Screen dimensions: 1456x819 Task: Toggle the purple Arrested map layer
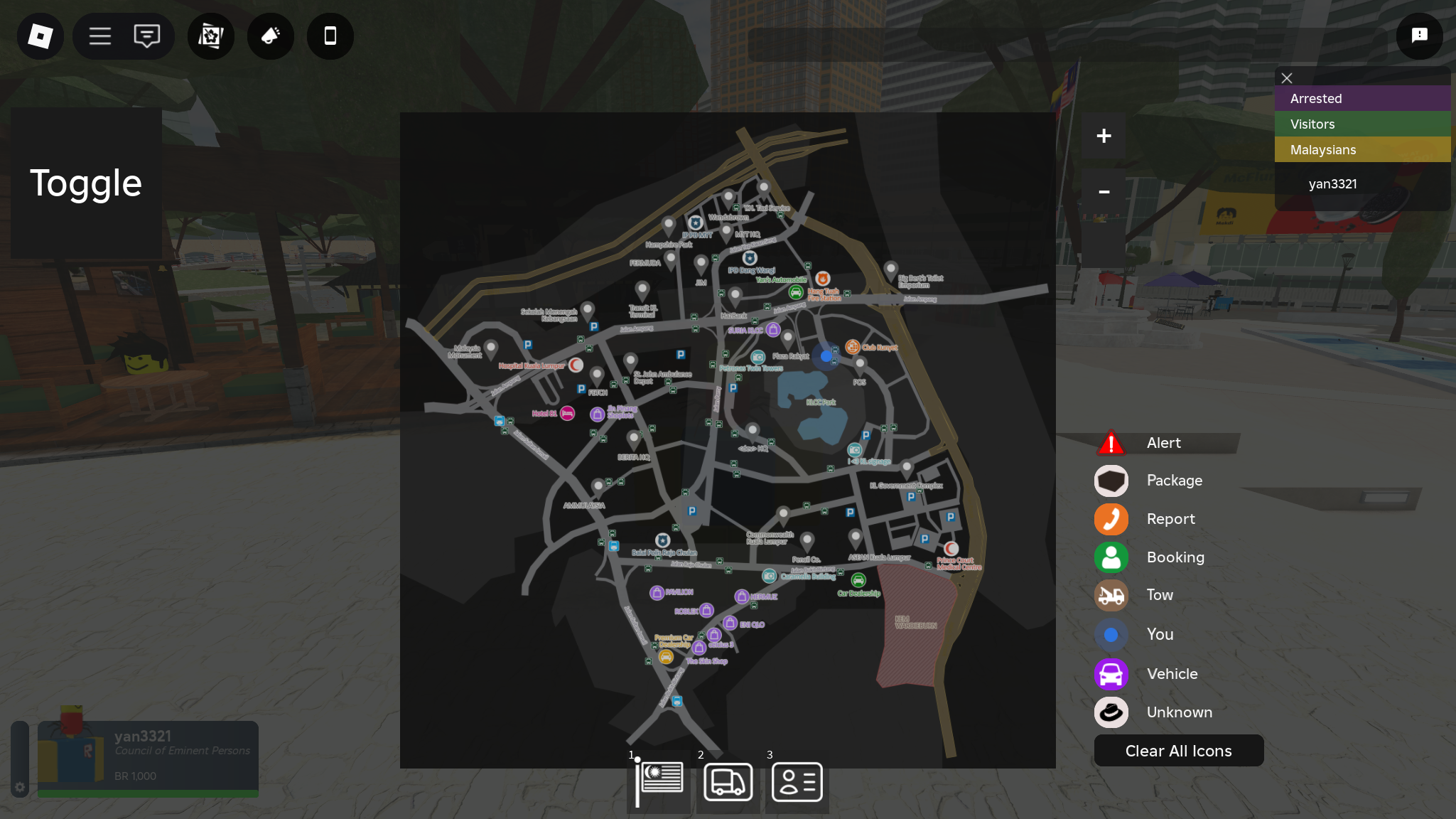(x=1362, y=98)
